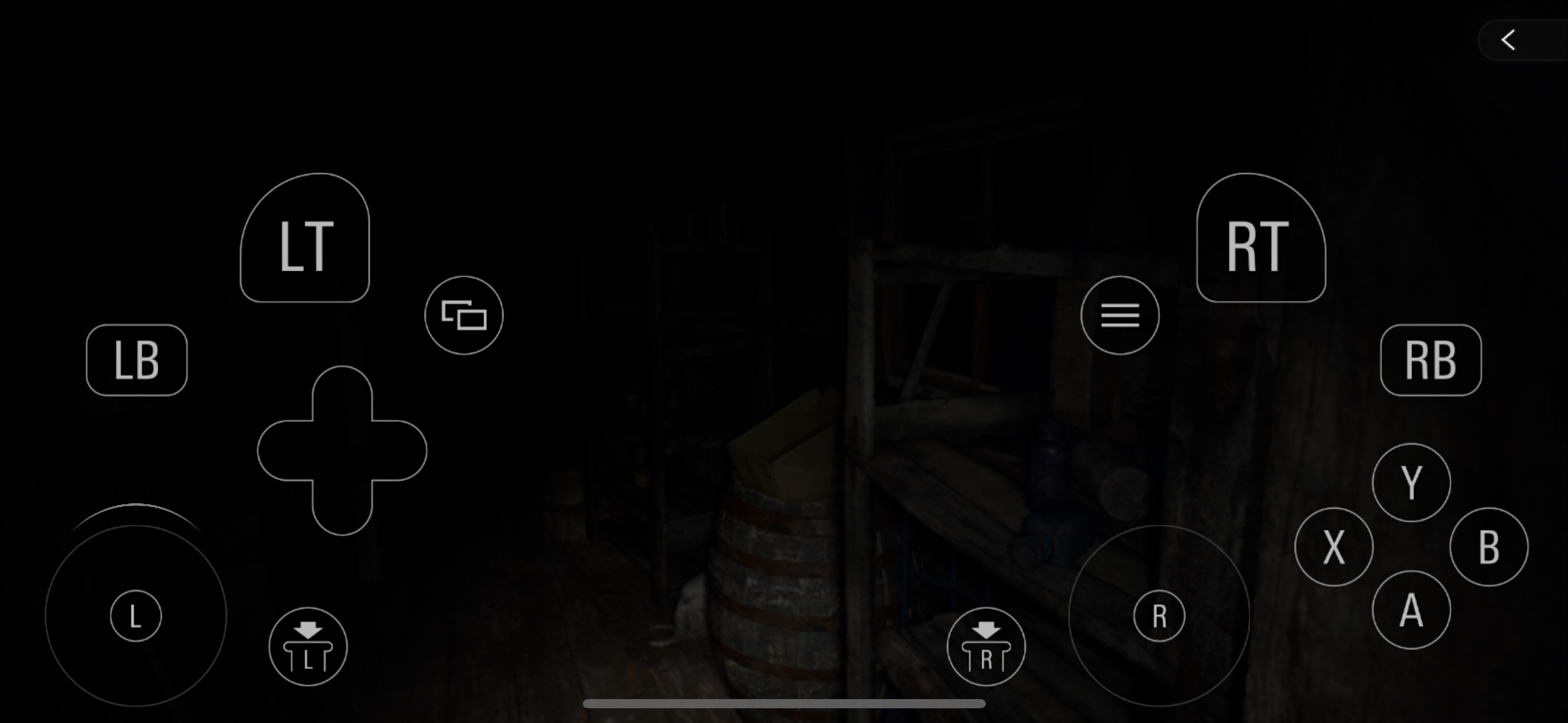1568x723 pixels.
Task: Tap the hamburger Menu gamepad button
Action: point(1120,315)
